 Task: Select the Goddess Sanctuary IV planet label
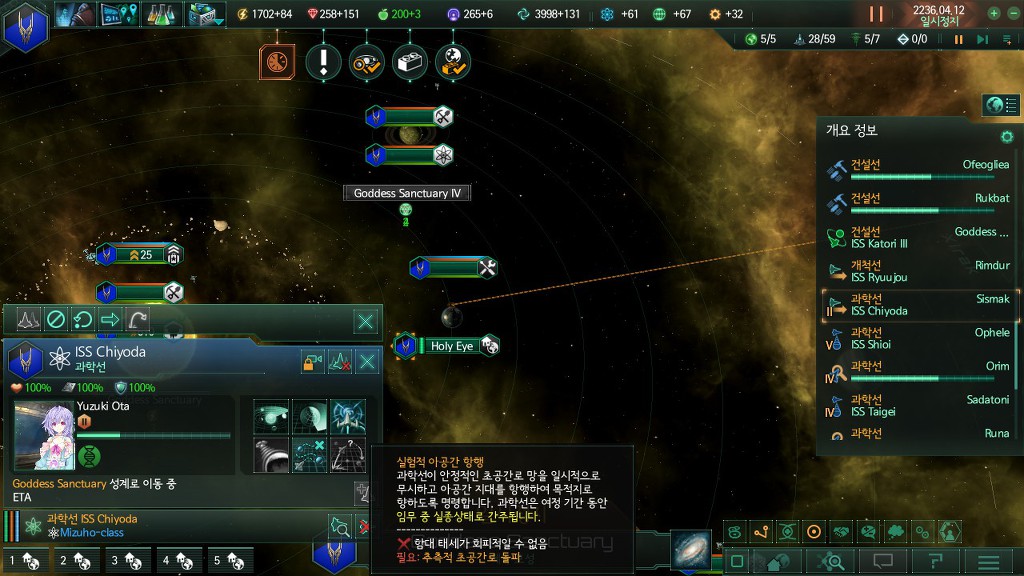click(x=407, y=193)
